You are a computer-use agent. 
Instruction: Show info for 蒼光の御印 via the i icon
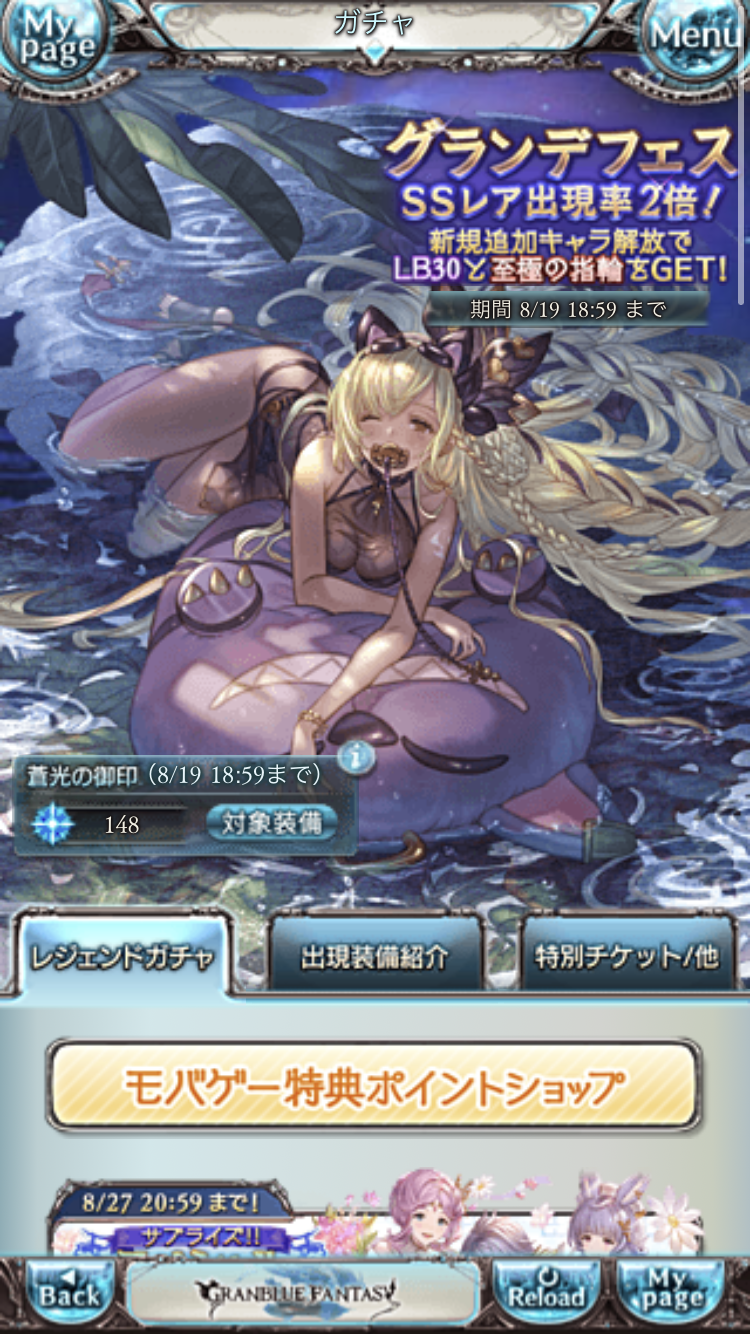click(x=355, y=758)
